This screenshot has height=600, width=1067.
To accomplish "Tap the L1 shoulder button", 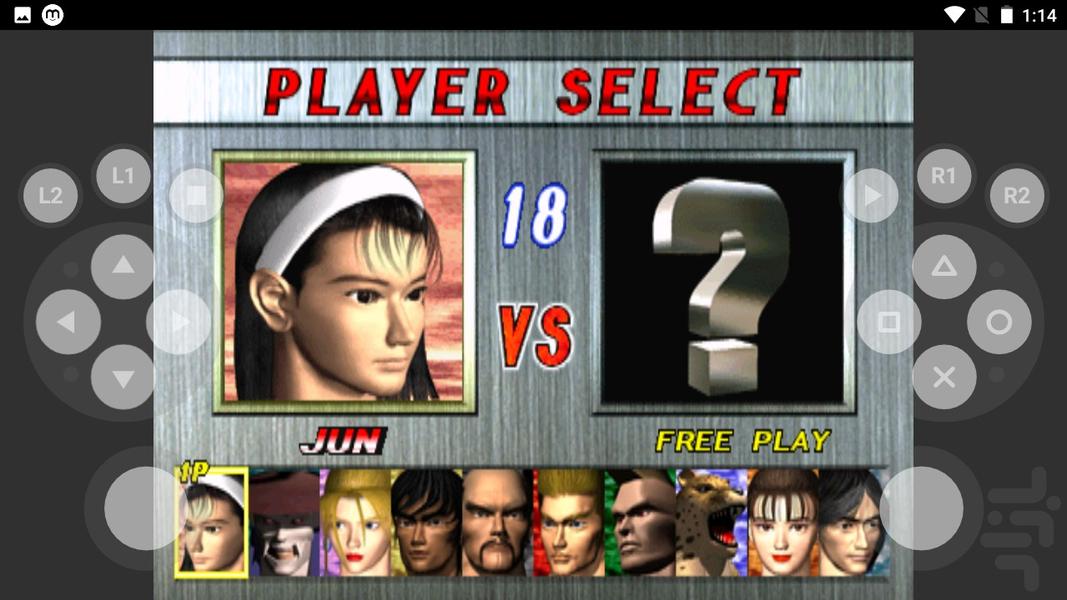I will point(123,177).
